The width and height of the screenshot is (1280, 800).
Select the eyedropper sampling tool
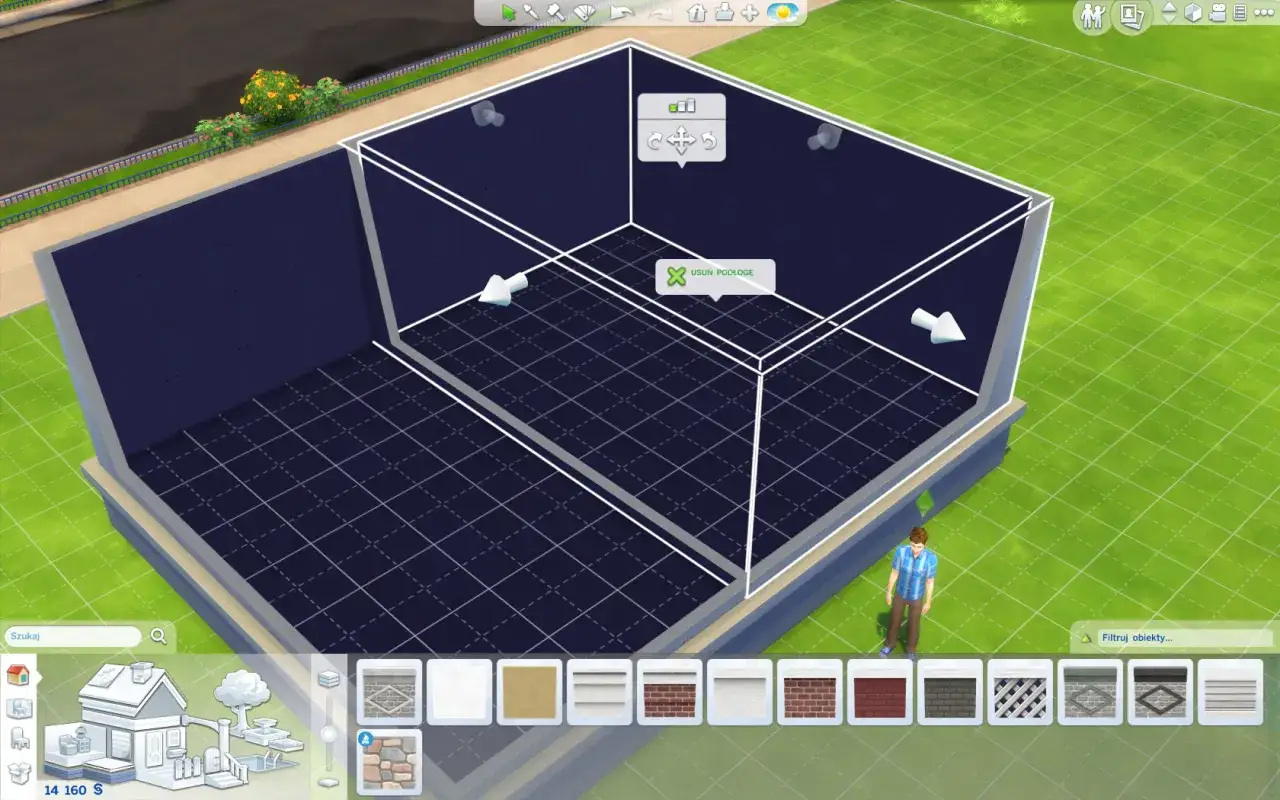point(532,13)
